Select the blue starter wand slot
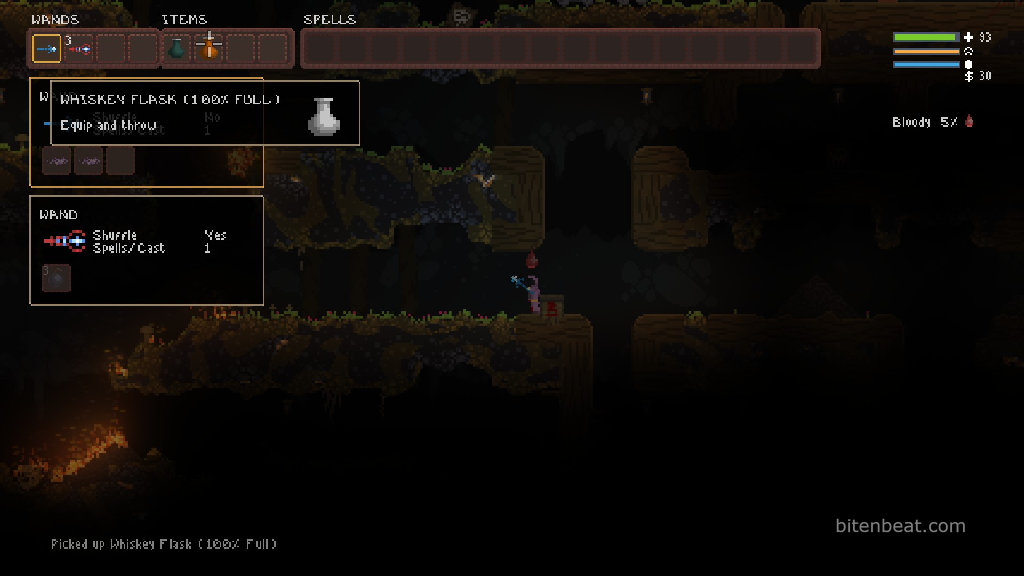 (47, 48)
